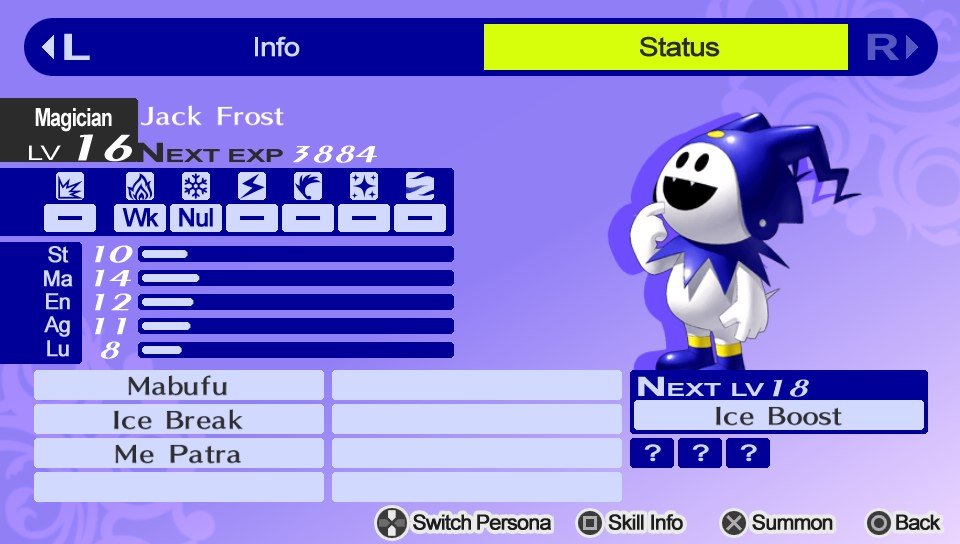Viewport: 960px width, 544px height.
Task: Click the light affinity icon
Action: 364,187
